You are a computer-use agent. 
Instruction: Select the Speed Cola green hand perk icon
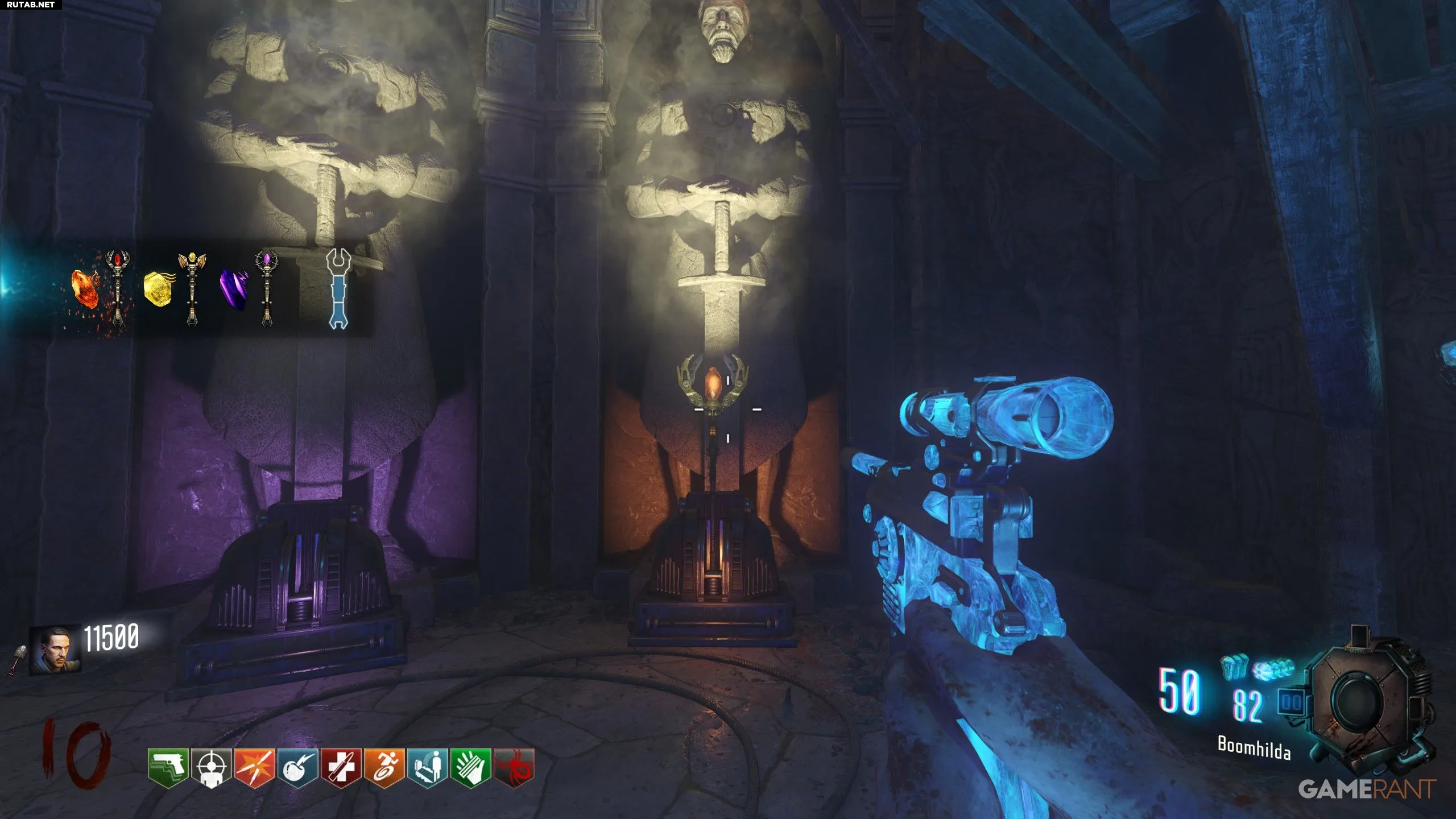click(471, 768)
